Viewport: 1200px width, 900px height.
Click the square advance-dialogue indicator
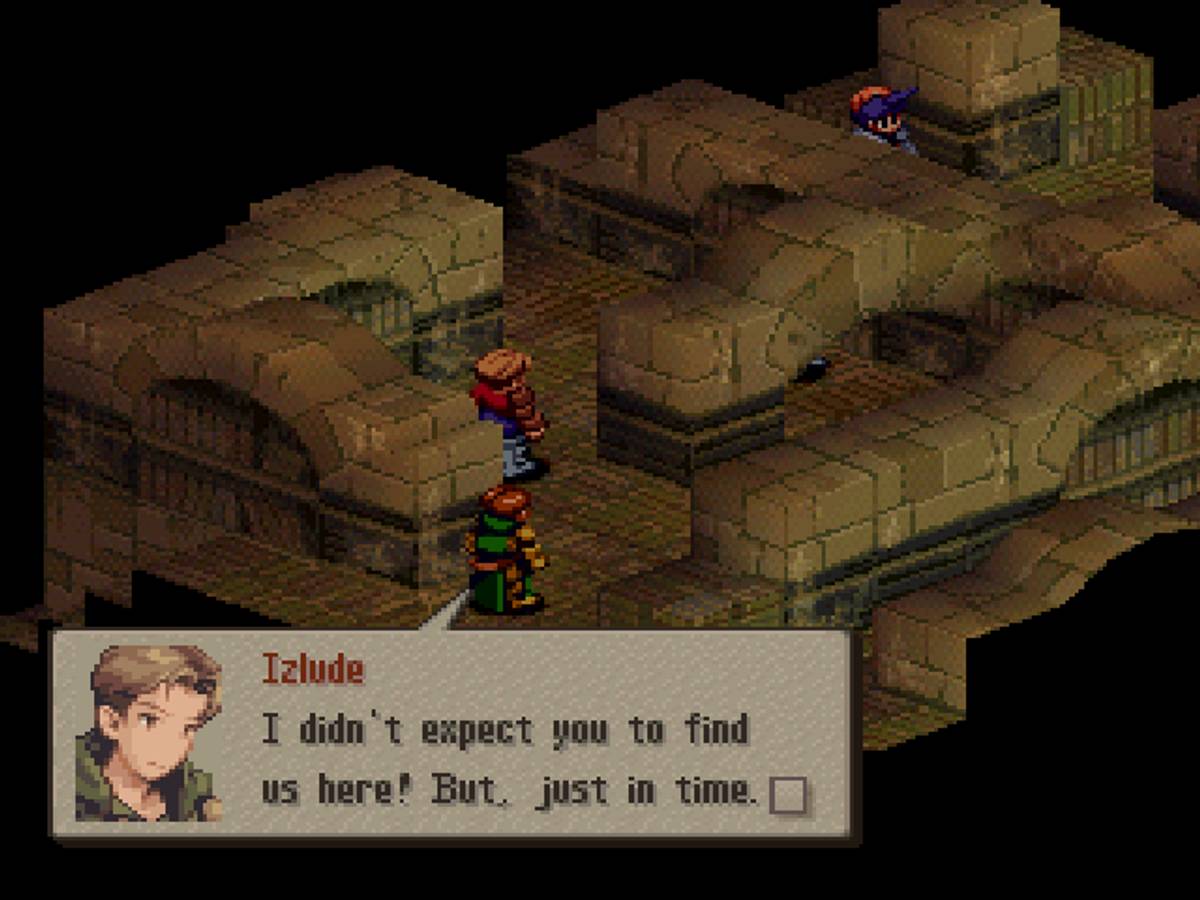click(788, 795)
